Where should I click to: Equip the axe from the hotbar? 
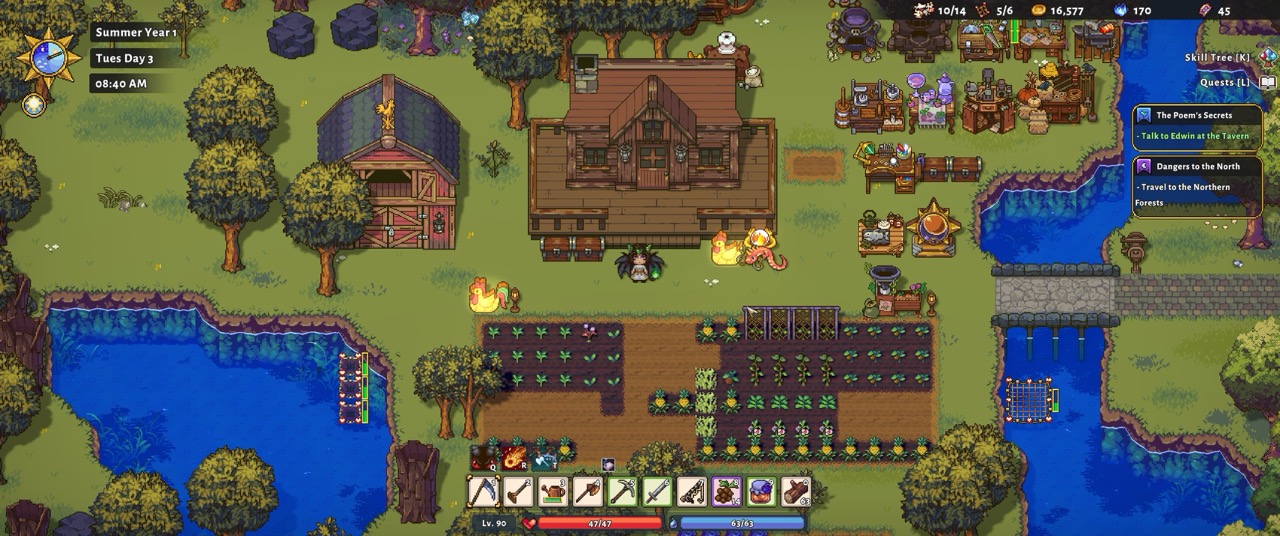(x=588, y=492)
